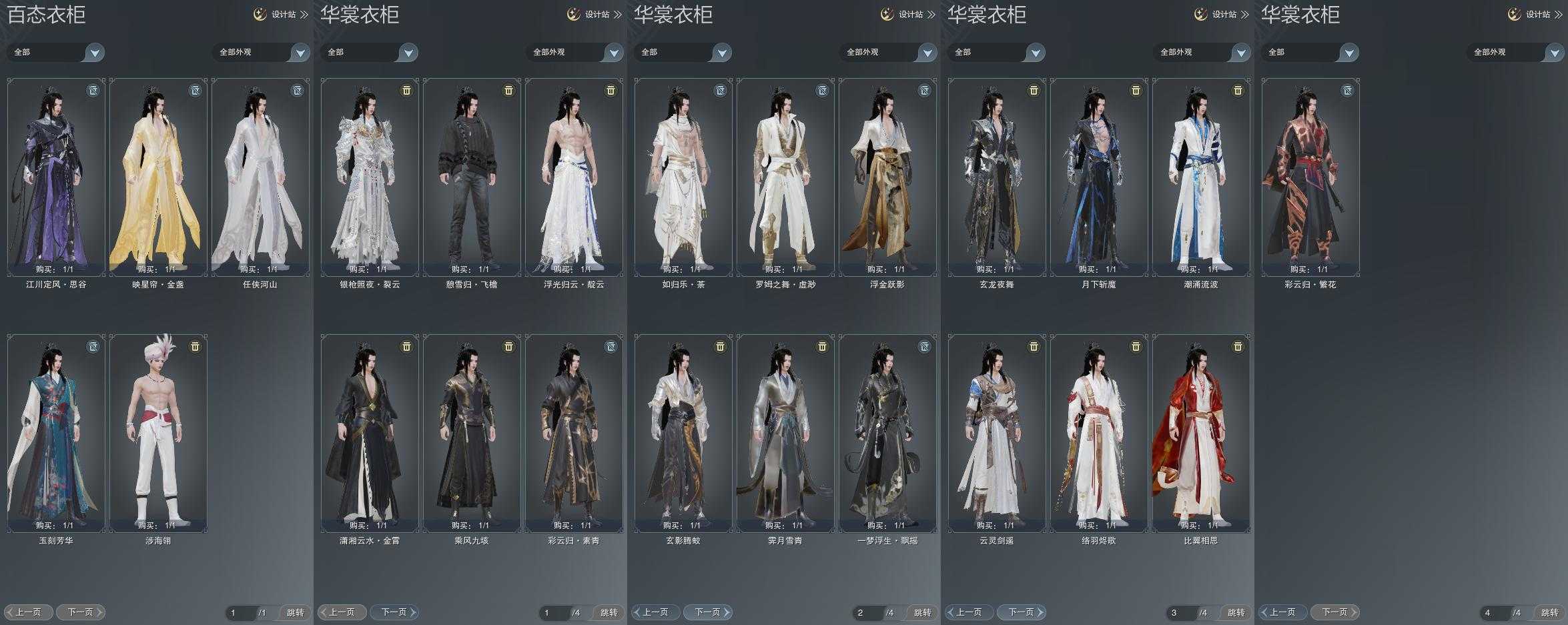Screen dimensions: 1568x625
Task: Choose the gold 浮金跃影 outfit
Action: coord(887,177)
